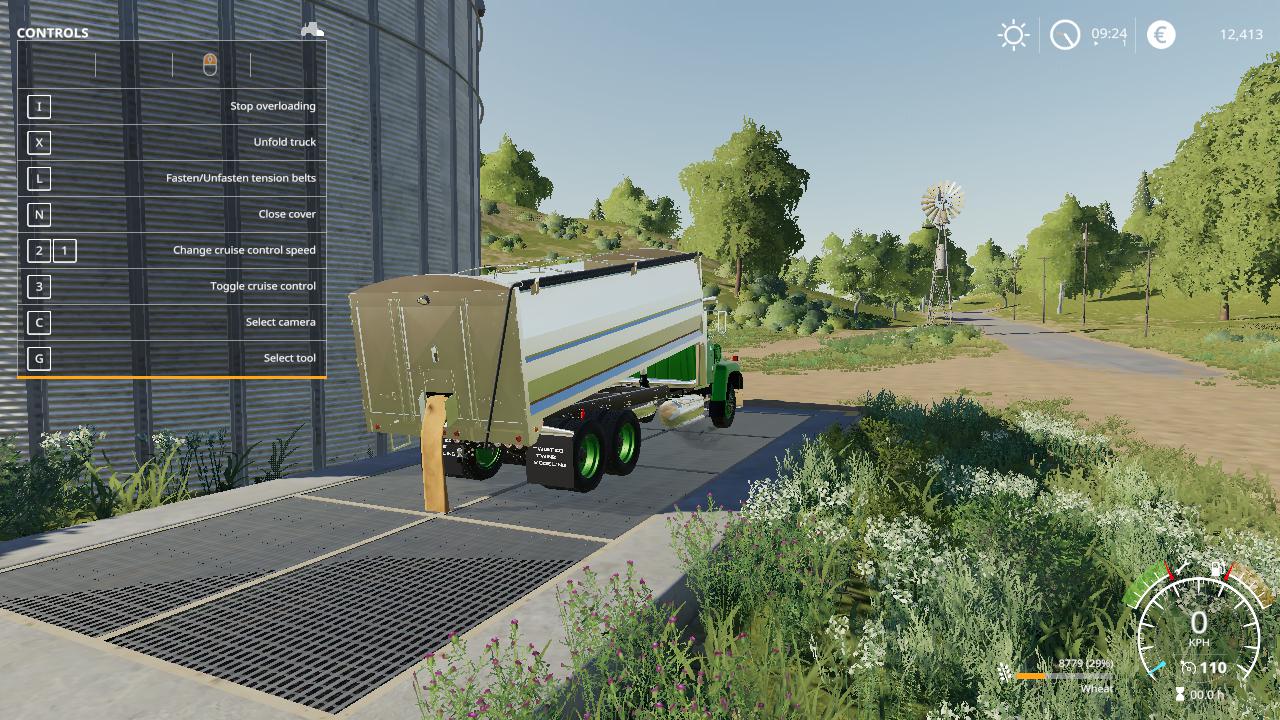Open the euro money icon
The height and width of the screenshot is (720, 1280).
[1161, 35]
